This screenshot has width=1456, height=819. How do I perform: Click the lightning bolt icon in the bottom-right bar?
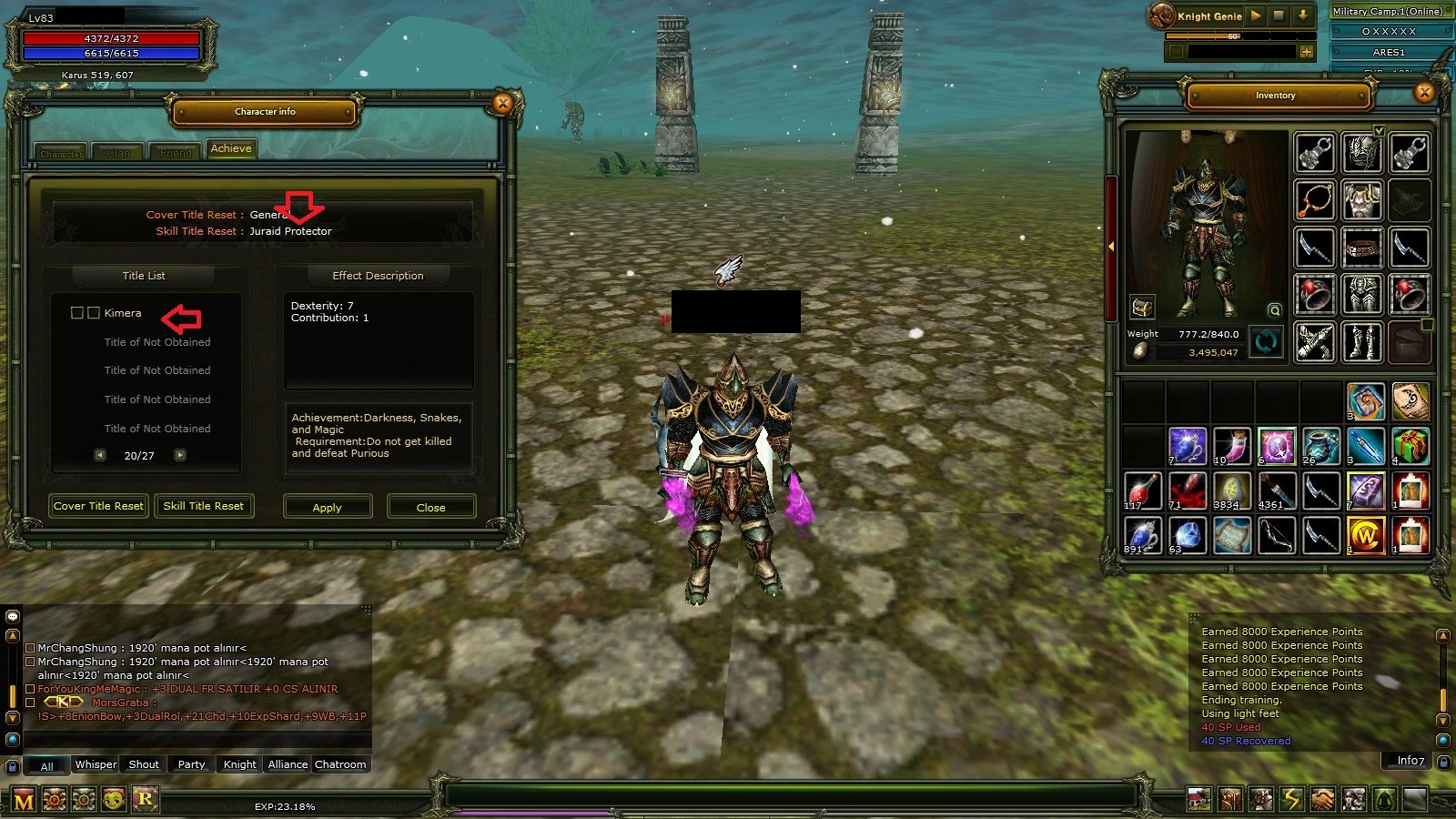(x=1291, y=799)
